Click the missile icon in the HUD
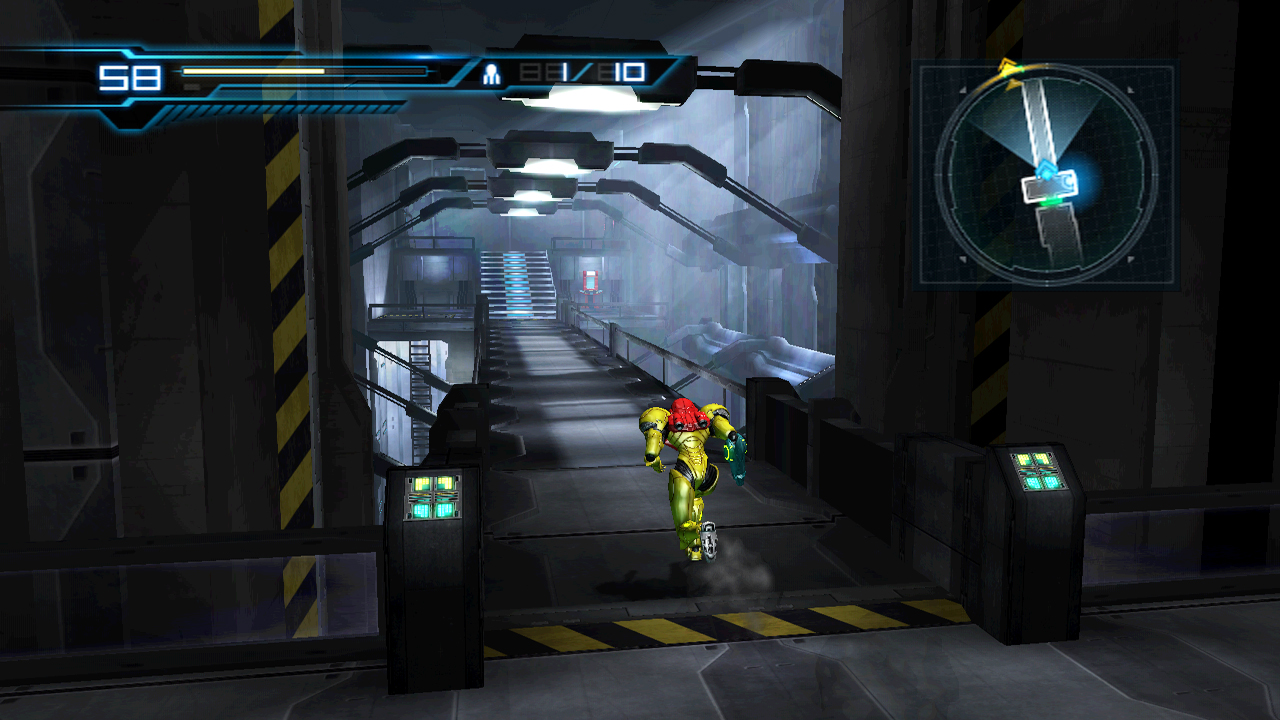The height and width of the screenshot is (720, 1280). click(491, 72)
